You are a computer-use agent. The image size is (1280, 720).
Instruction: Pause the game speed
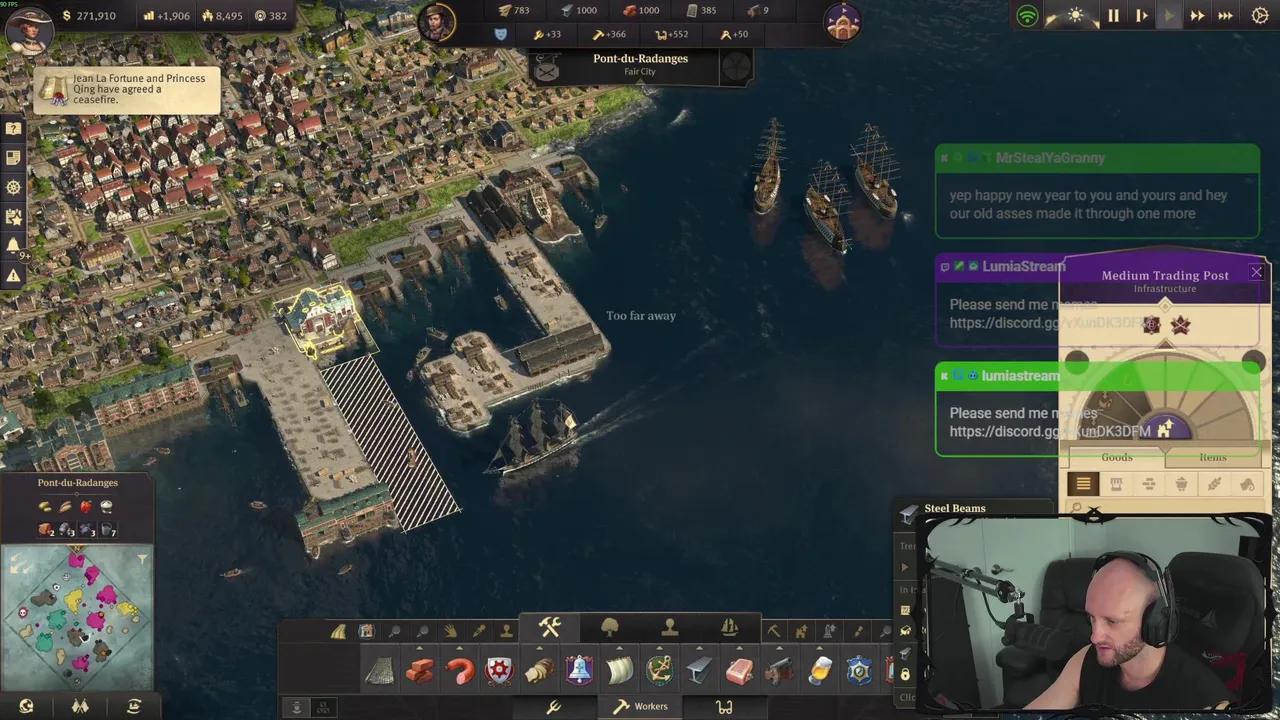coord(1113,16)
